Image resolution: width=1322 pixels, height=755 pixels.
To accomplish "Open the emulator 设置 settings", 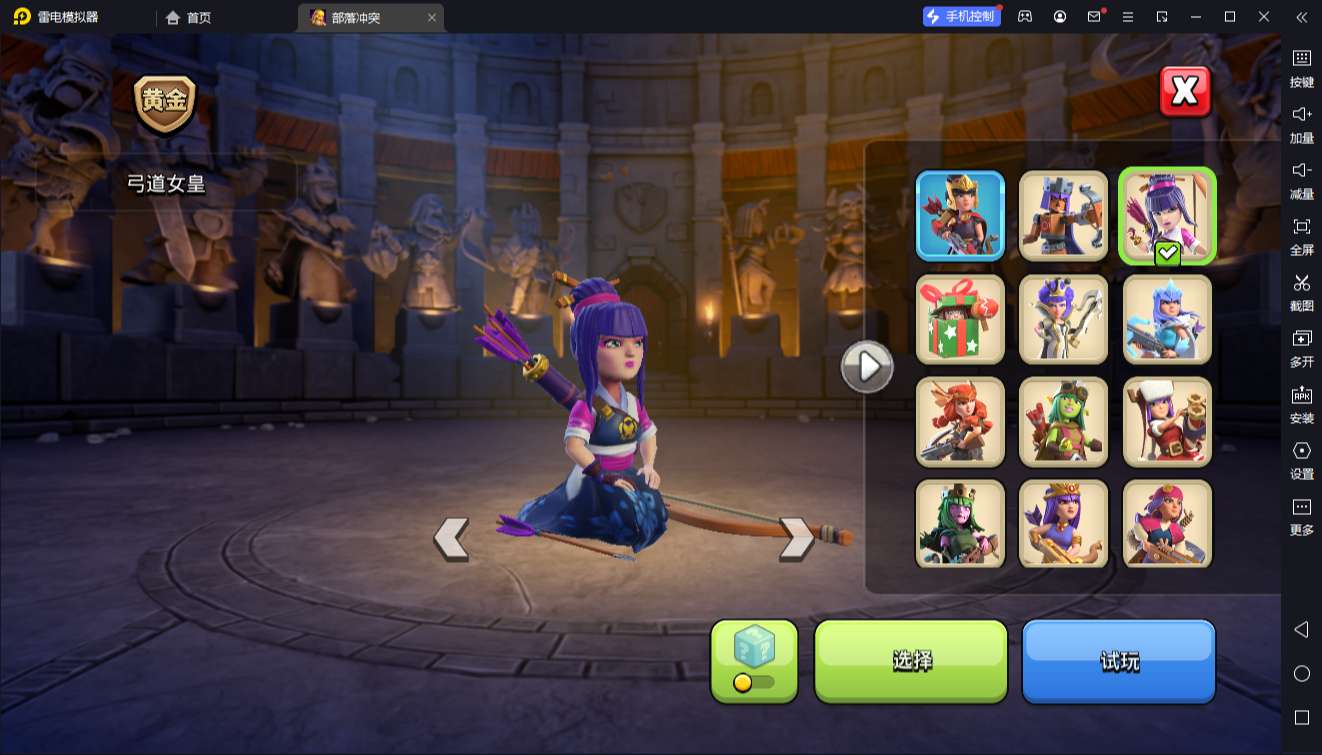I will [1301, 459].
